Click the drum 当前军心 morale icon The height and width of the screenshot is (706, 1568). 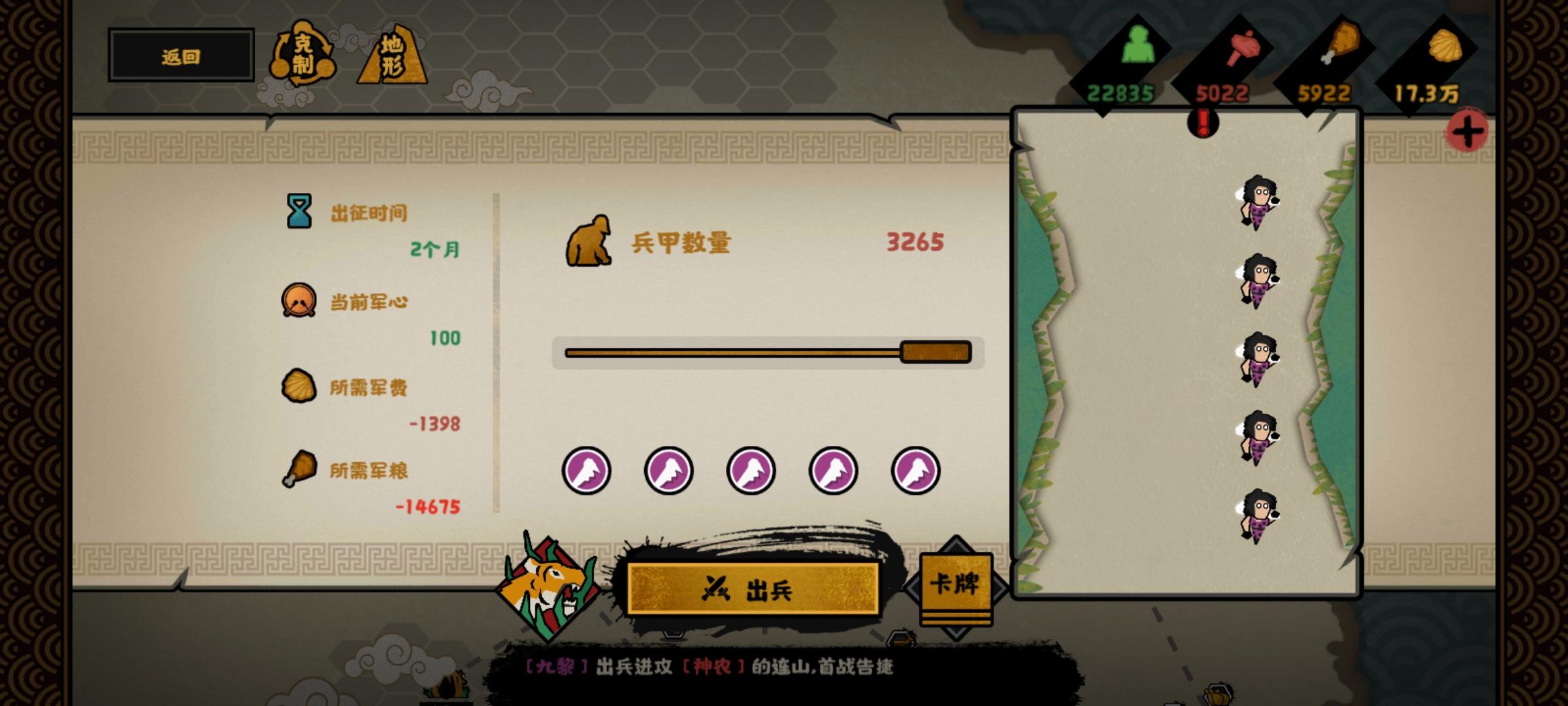[x=297, y=301]
